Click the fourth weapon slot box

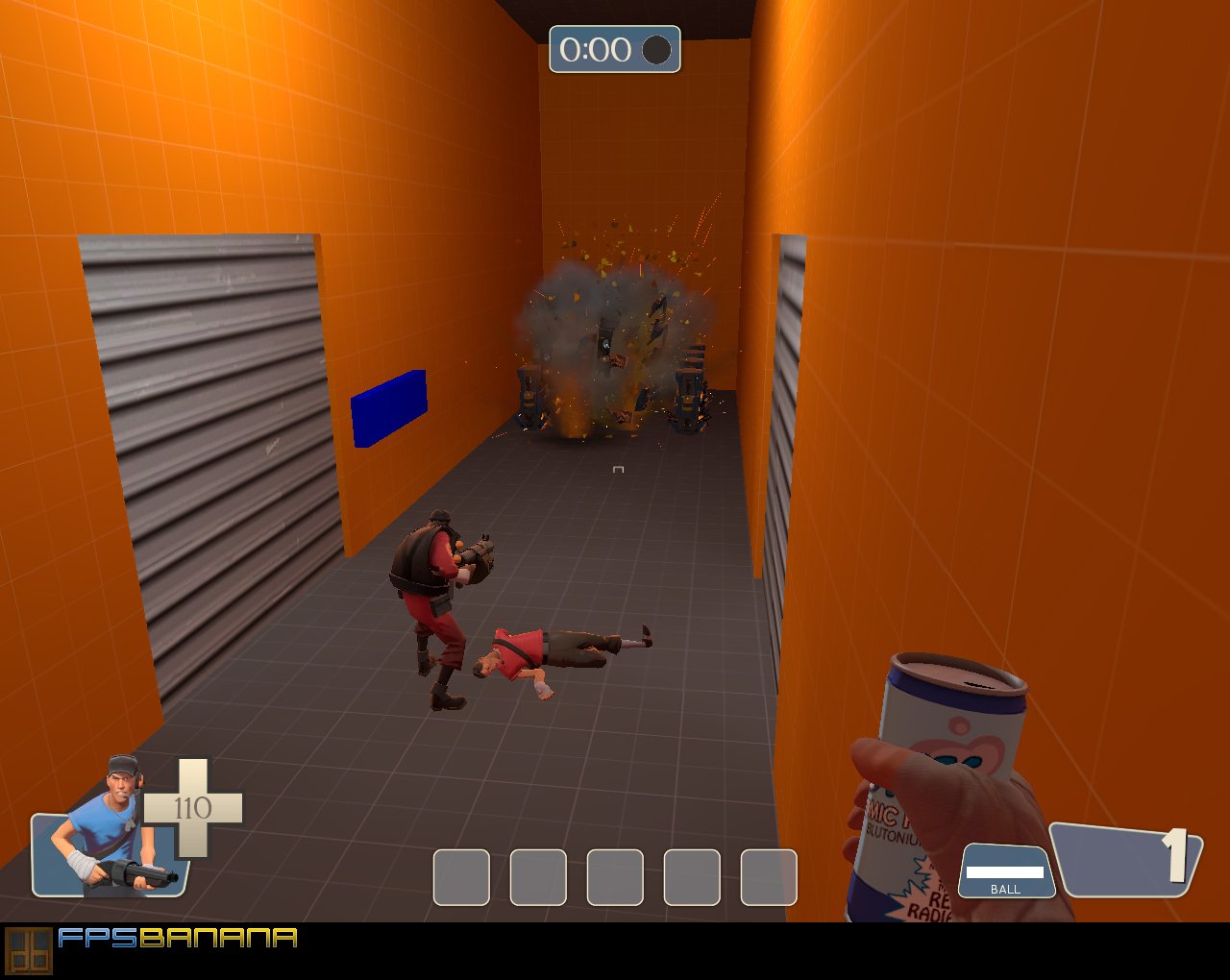tap(691, 878)
